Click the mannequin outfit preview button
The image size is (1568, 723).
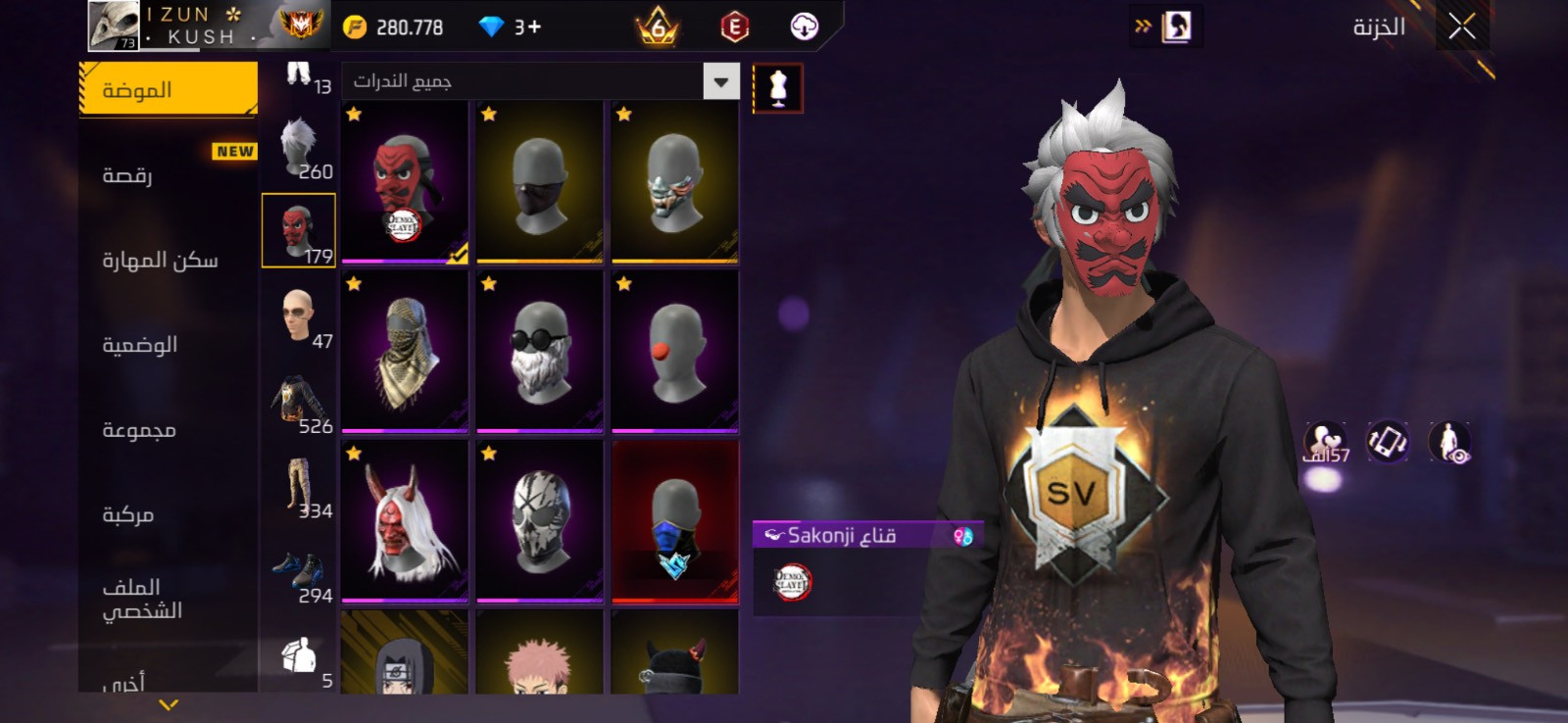tap(778, 88)
